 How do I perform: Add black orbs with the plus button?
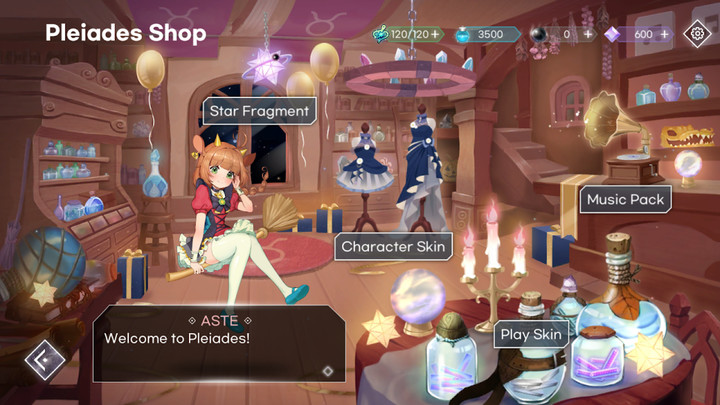click(587, 34)
